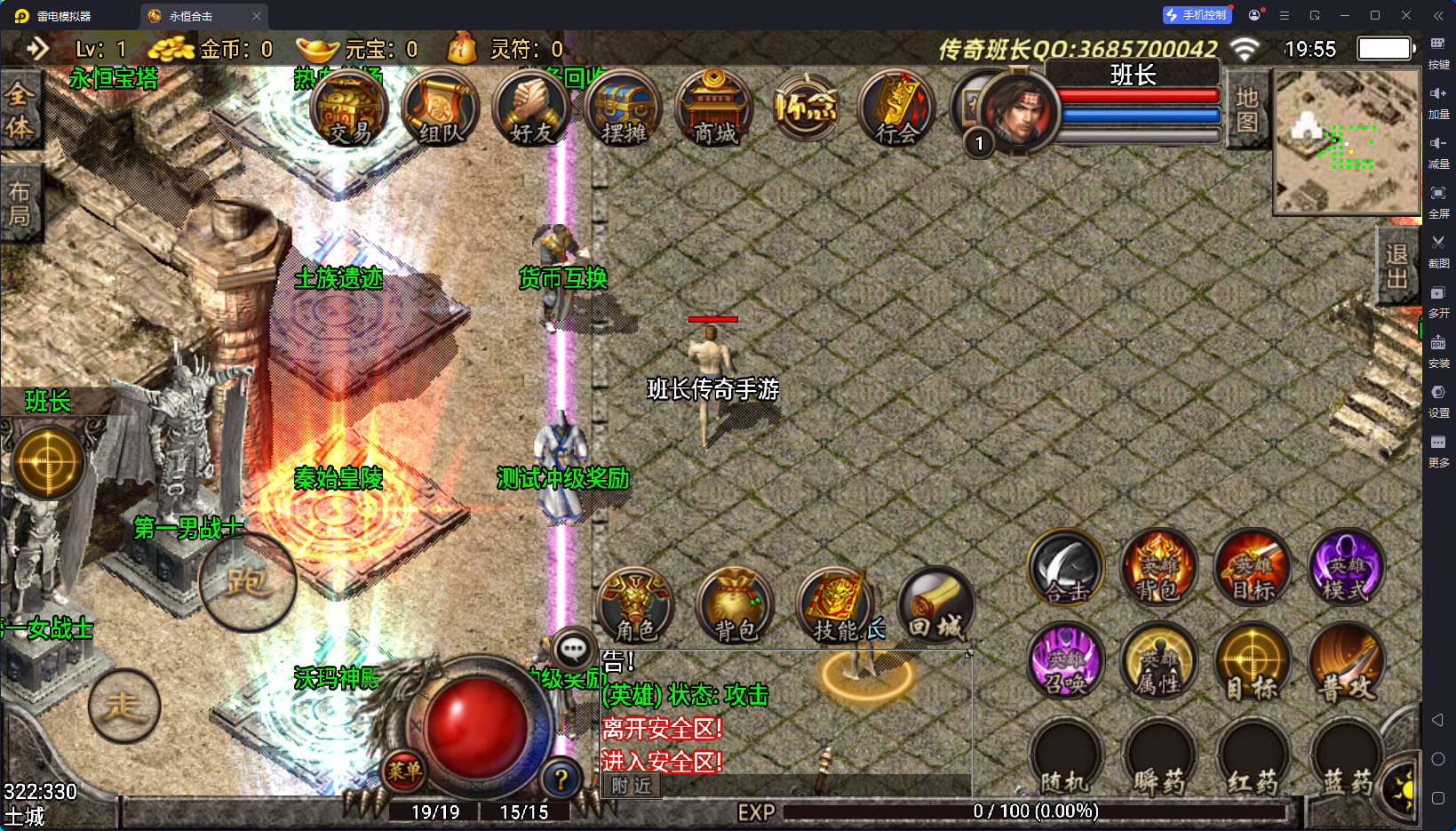1456x831 pixels.
Task: Open the 摆摊 stall icon
Action: click(x=624, y=110)
